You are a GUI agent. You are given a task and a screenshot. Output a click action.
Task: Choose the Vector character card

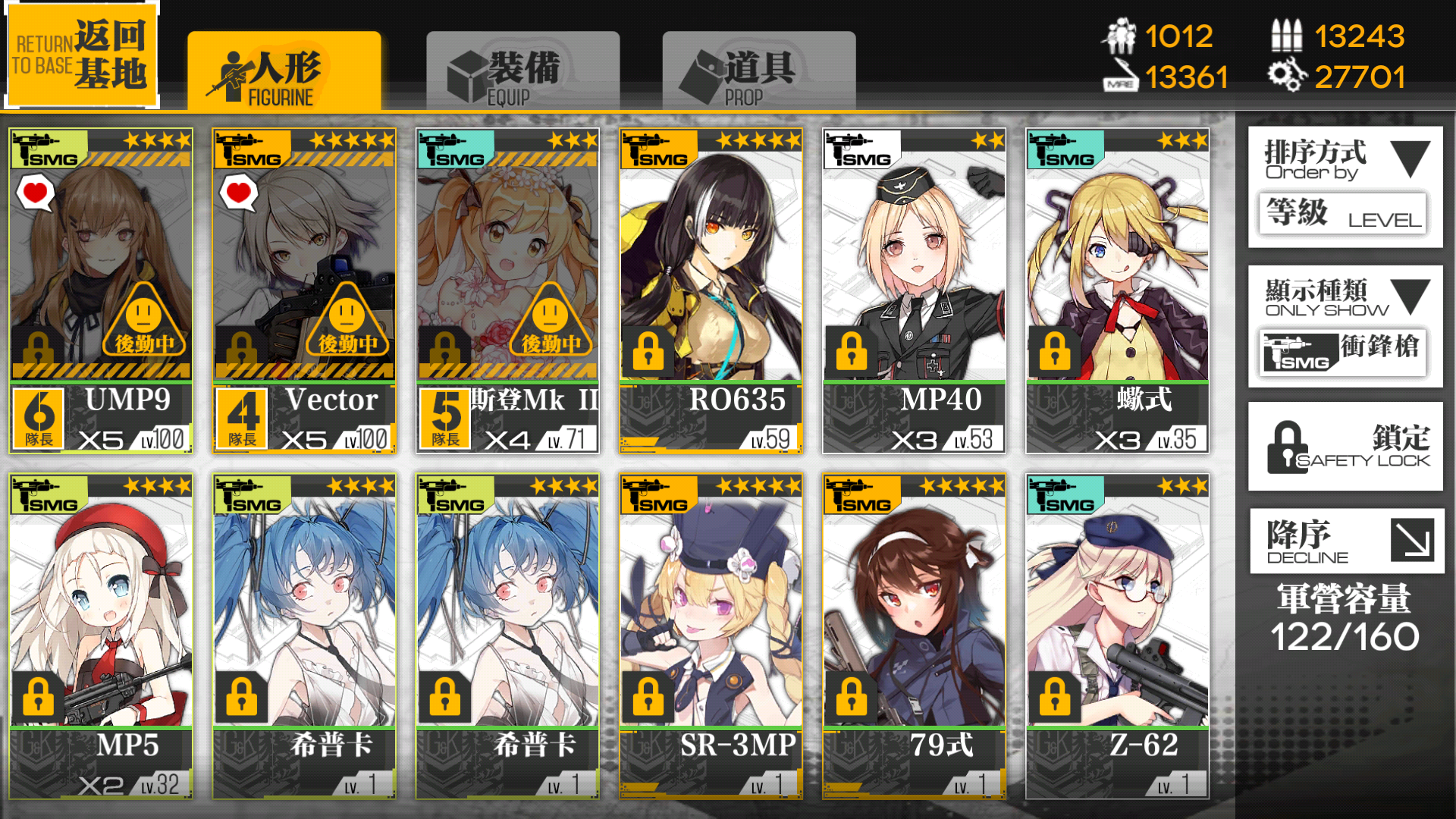(x=304, y=291)
